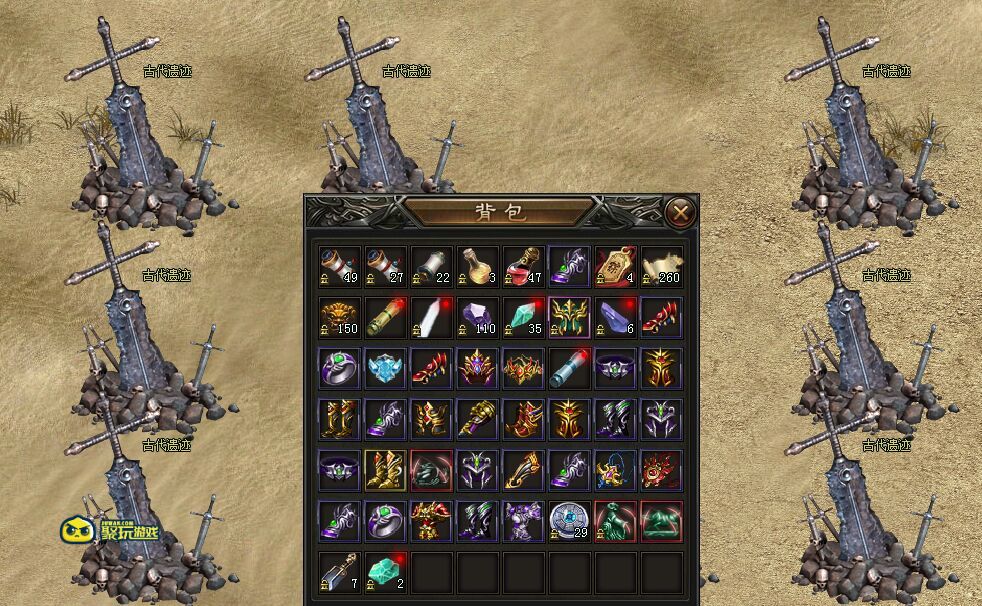Select the red potion stack of 47
Viewport: 982px width, 606px height.
coord(524,267)
